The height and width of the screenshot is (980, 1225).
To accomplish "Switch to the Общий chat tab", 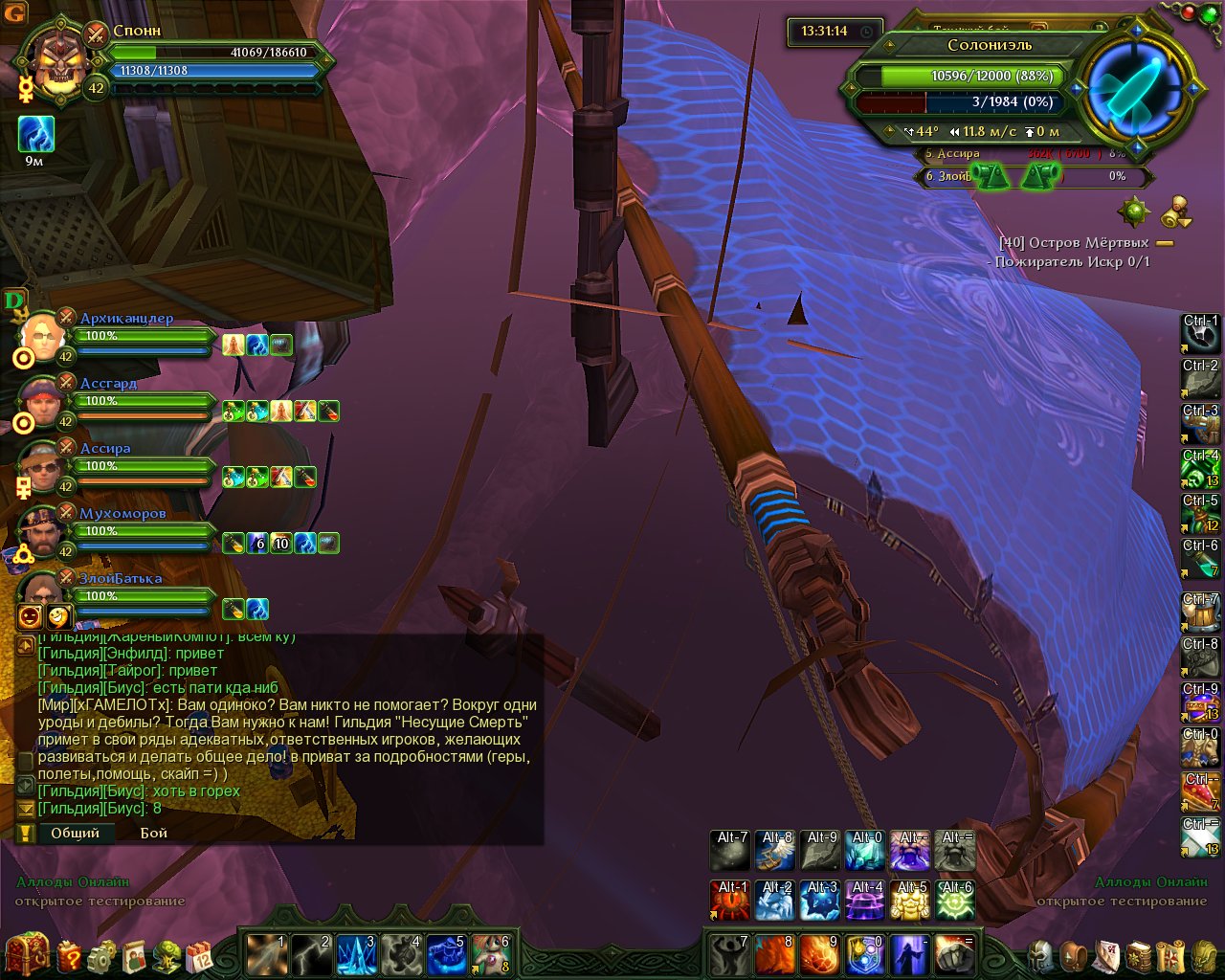I will click(75, 833).
